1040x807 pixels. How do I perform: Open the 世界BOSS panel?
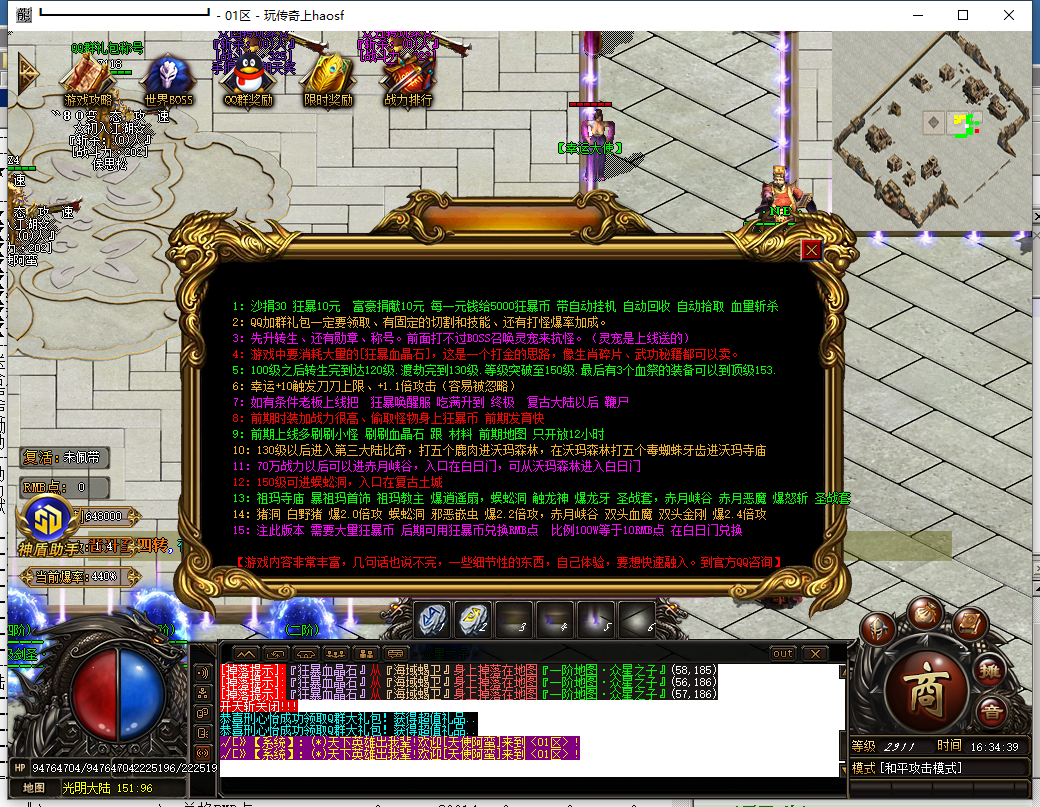click(x=168, y=78)
